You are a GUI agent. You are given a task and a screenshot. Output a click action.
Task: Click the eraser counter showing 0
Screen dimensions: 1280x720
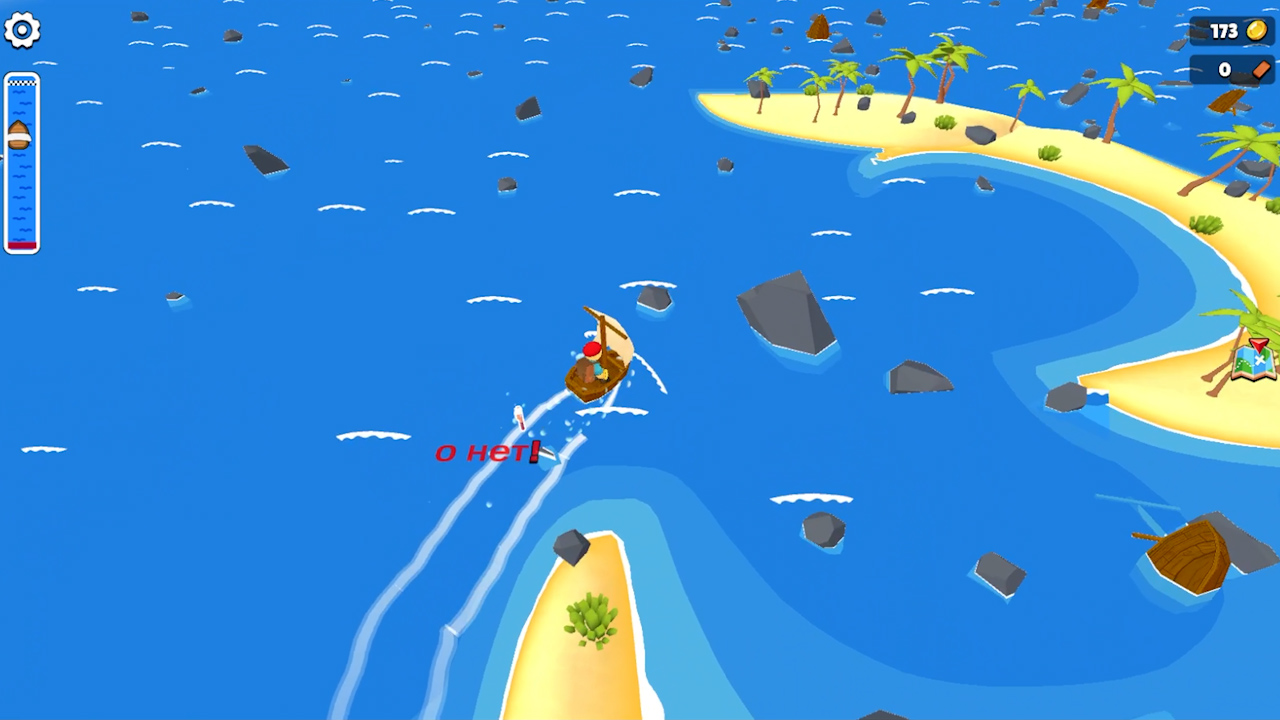pos(1224,69)
